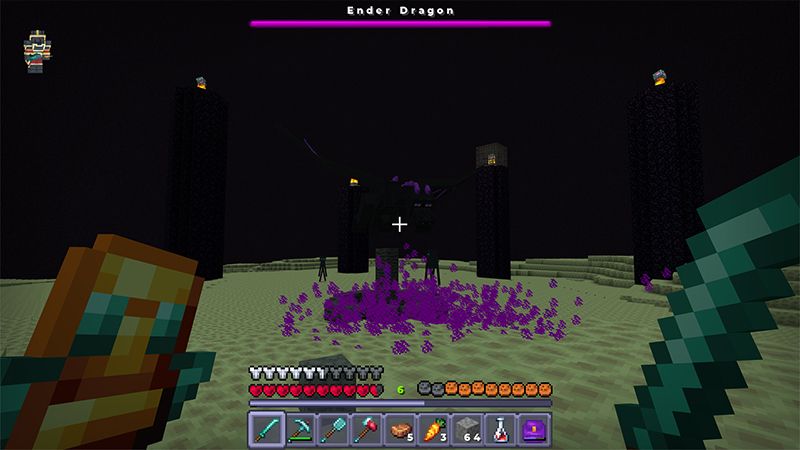The width and height of the screenshot is (800, 450).
Task: Select the cooked meat stack slot
Action: click(400, 428)
